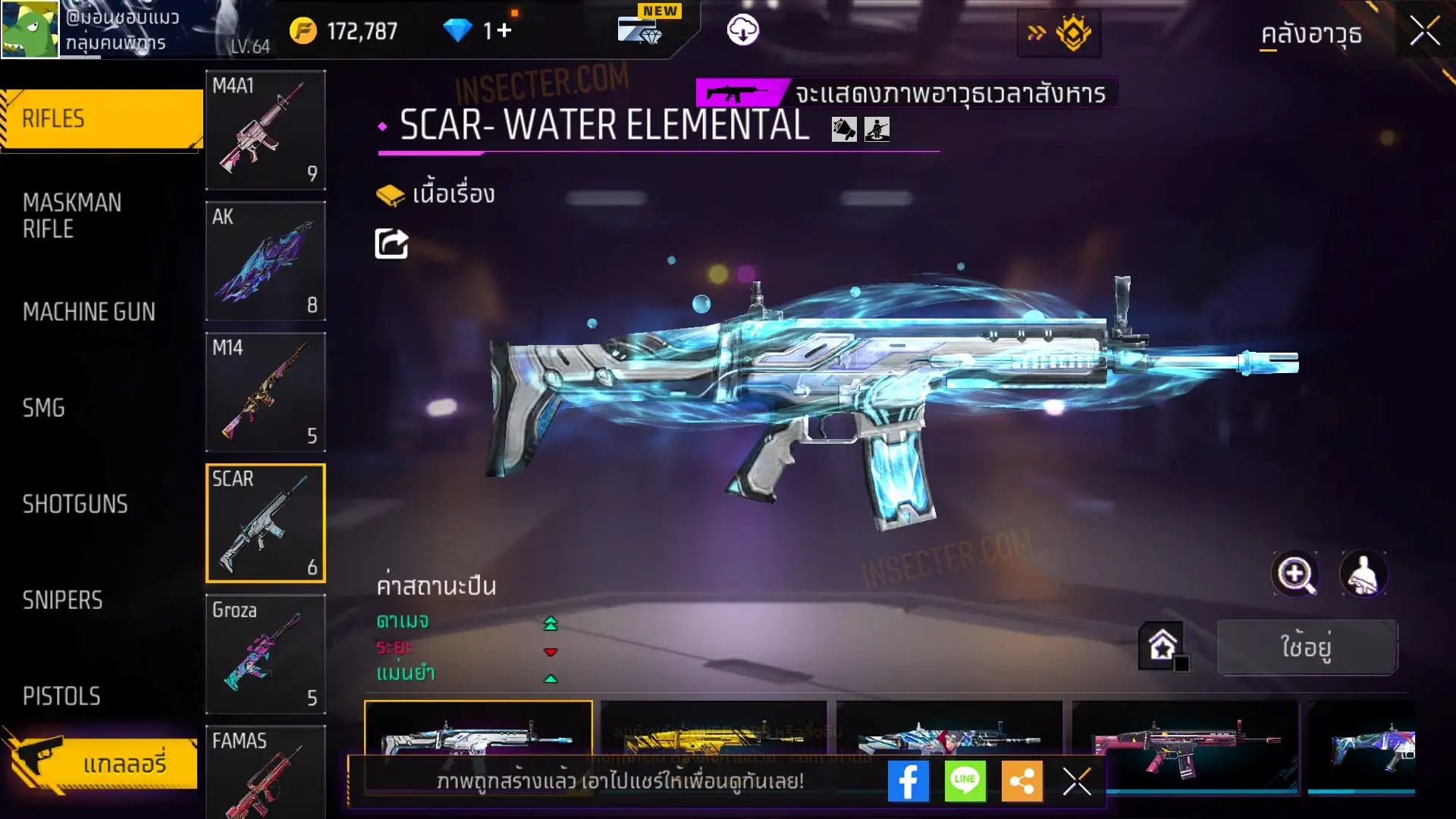Select the M4A1 weapon tile

[265, 130]
